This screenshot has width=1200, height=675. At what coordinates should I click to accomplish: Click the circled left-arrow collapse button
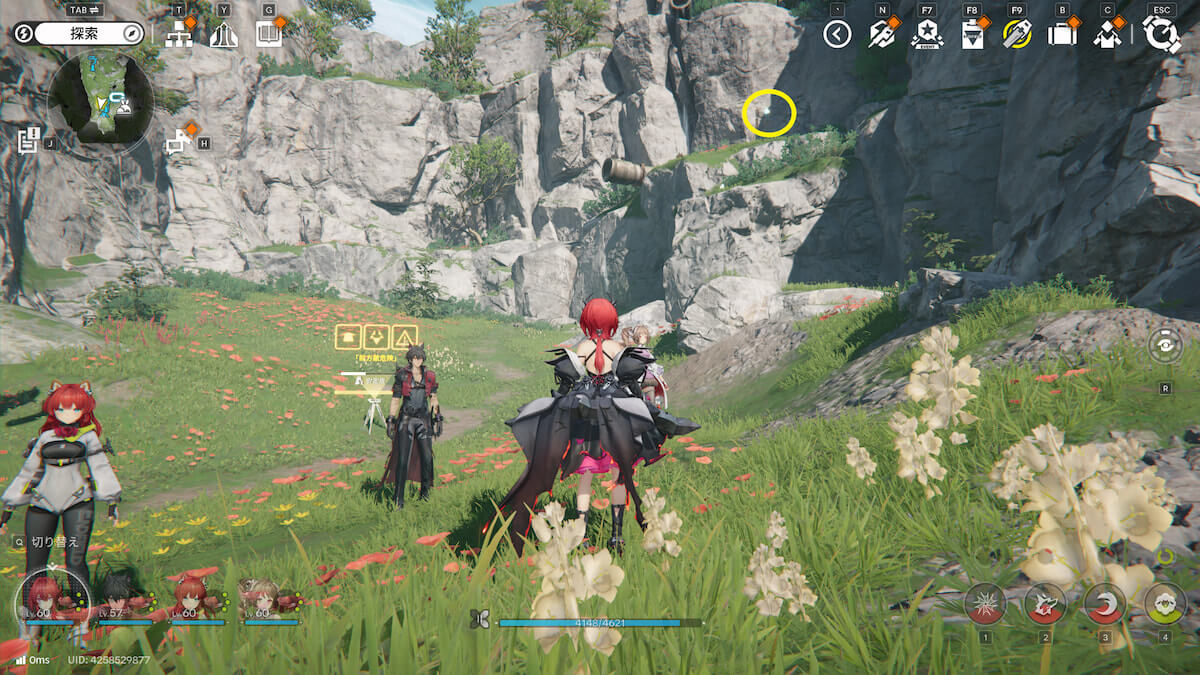tap(837, 35)
